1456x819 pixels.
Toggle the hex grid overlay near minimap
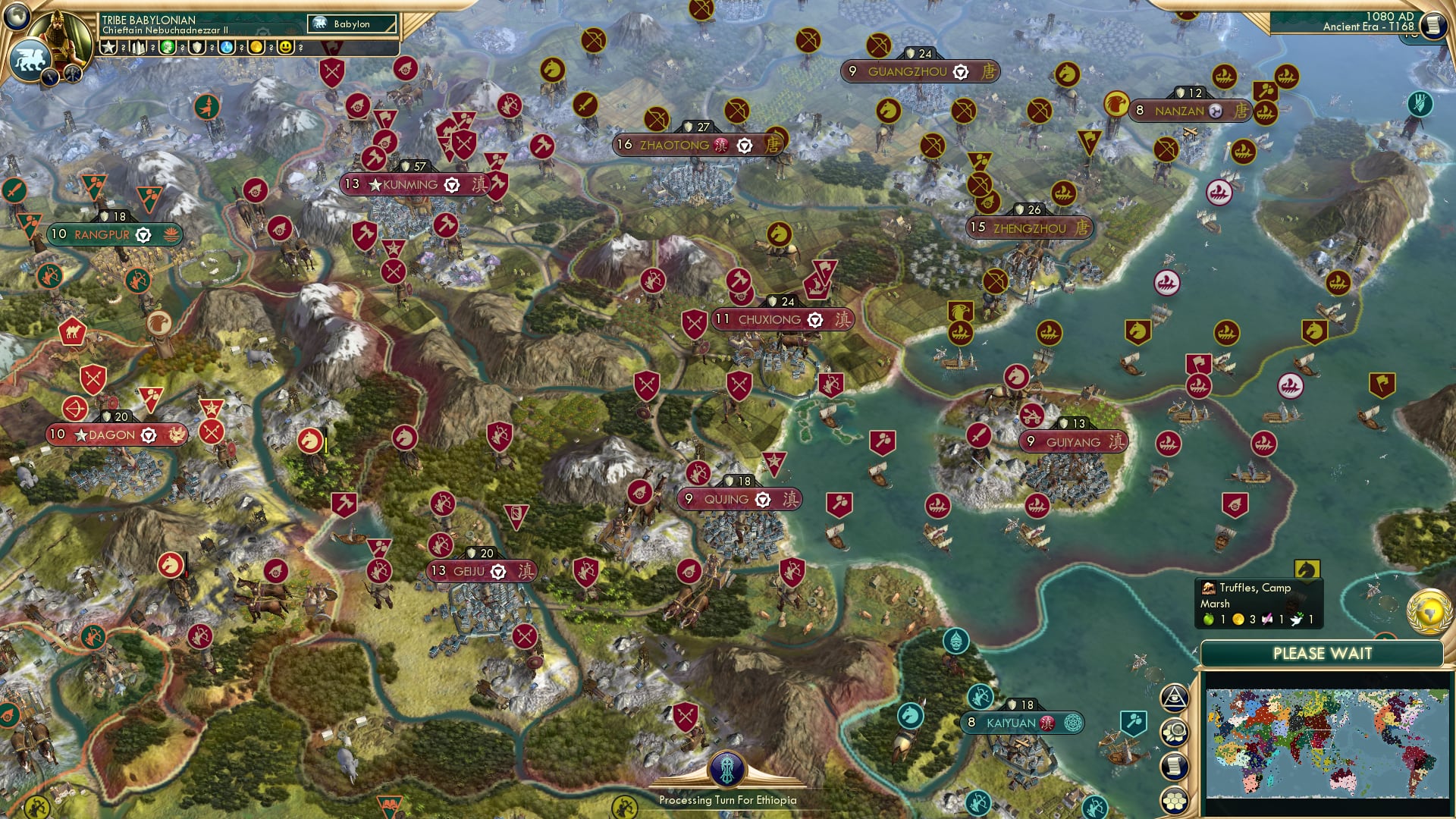pos(1174,800)
